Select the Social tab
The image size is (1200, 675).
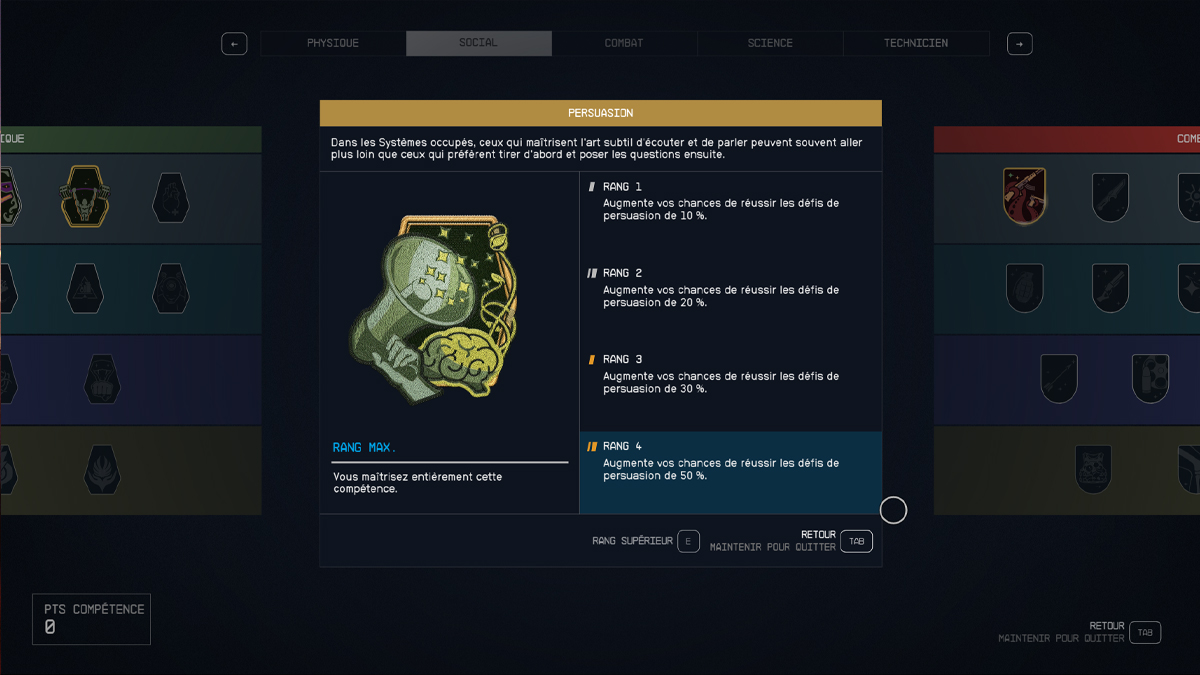[478, 44]
